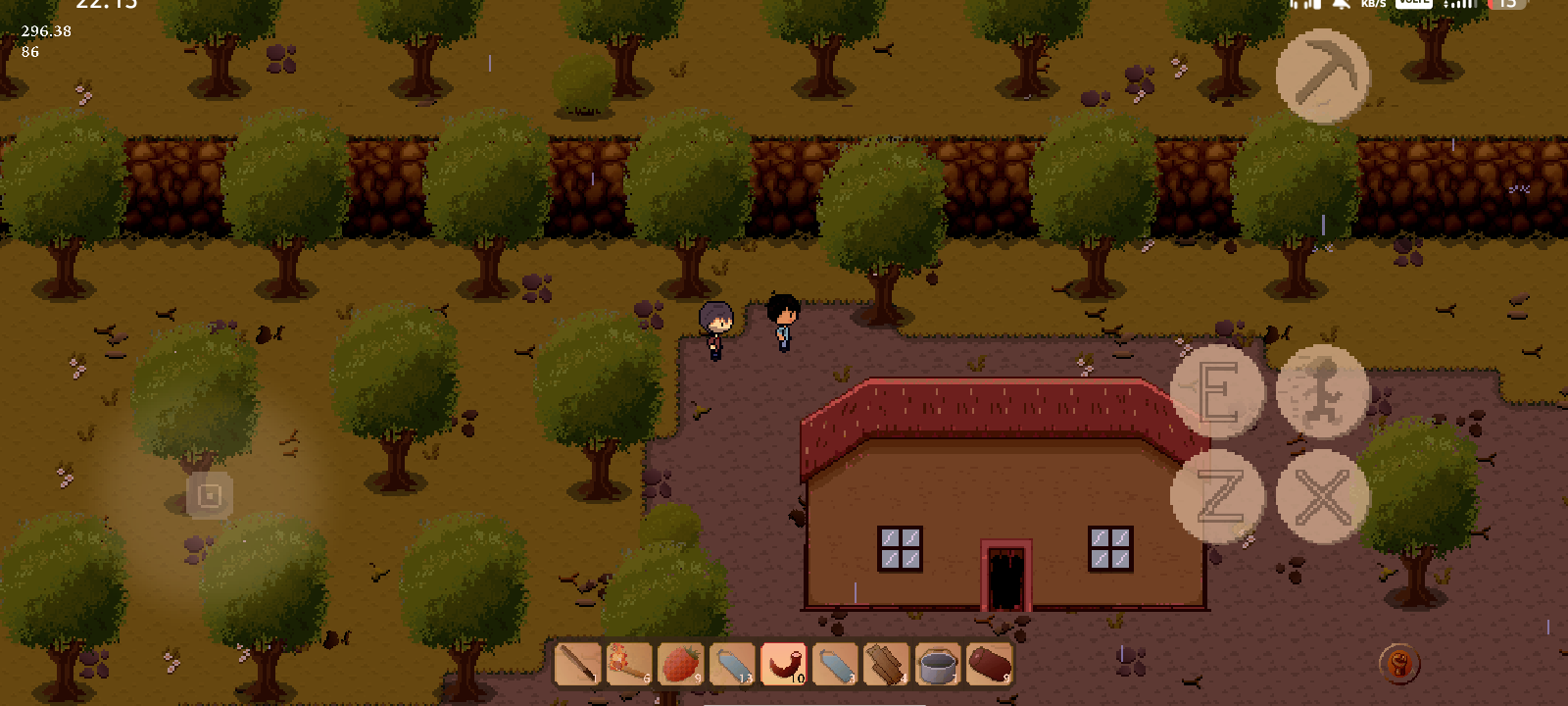Viewport: 1568px width, 706px height.
Task: Select the bottle stack of 13
Action: click(732, 664)
